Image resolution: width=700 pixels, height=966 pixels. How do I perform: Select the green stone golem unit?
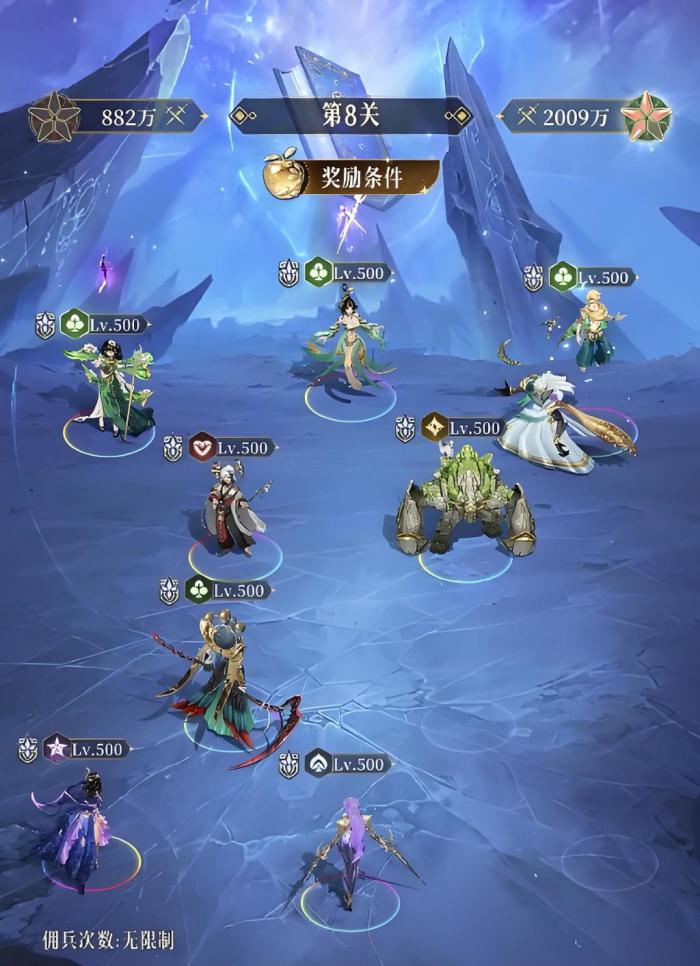[x=465, y=507]
